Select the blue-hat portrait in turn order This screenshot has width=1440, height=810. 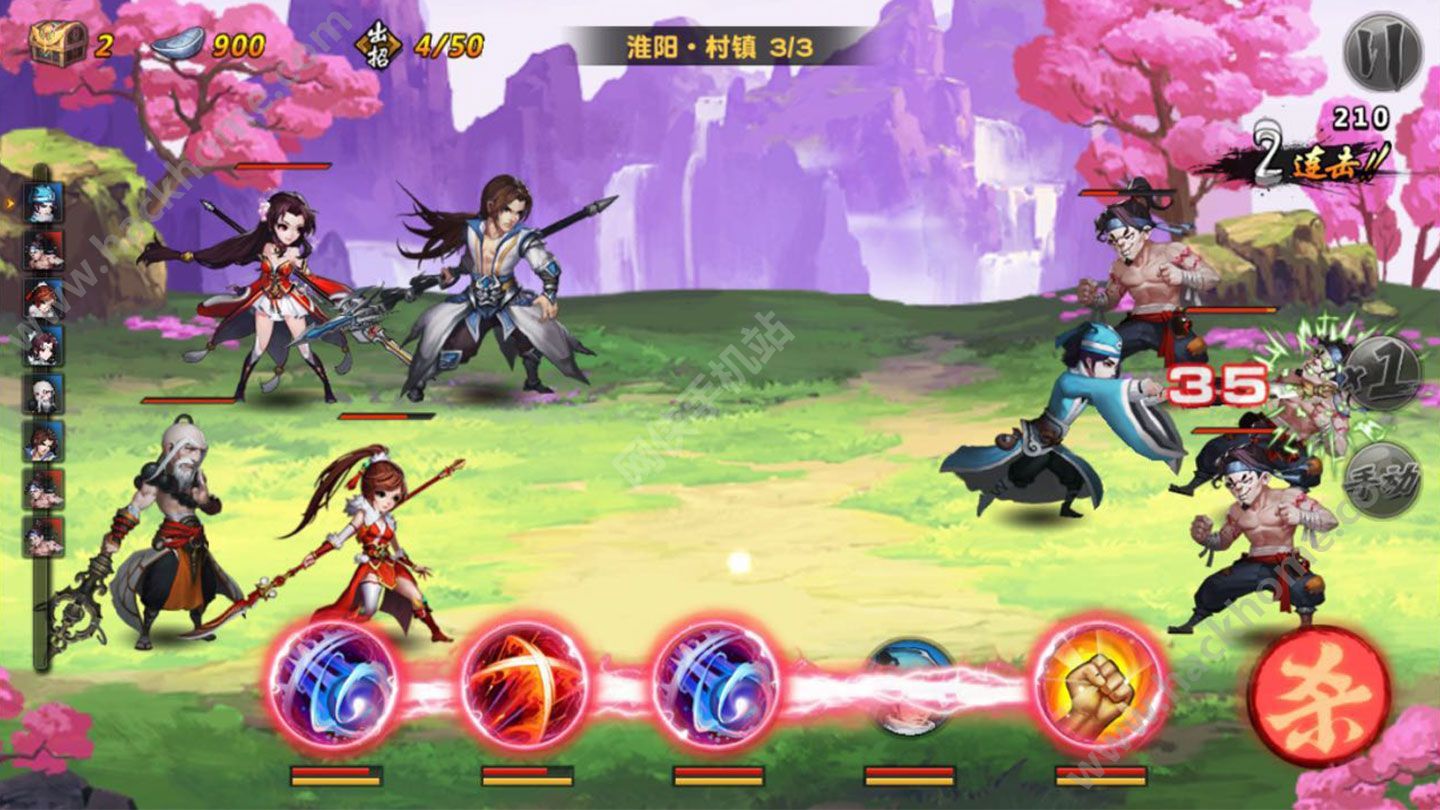pyautogui.click(x=43, y=203)
